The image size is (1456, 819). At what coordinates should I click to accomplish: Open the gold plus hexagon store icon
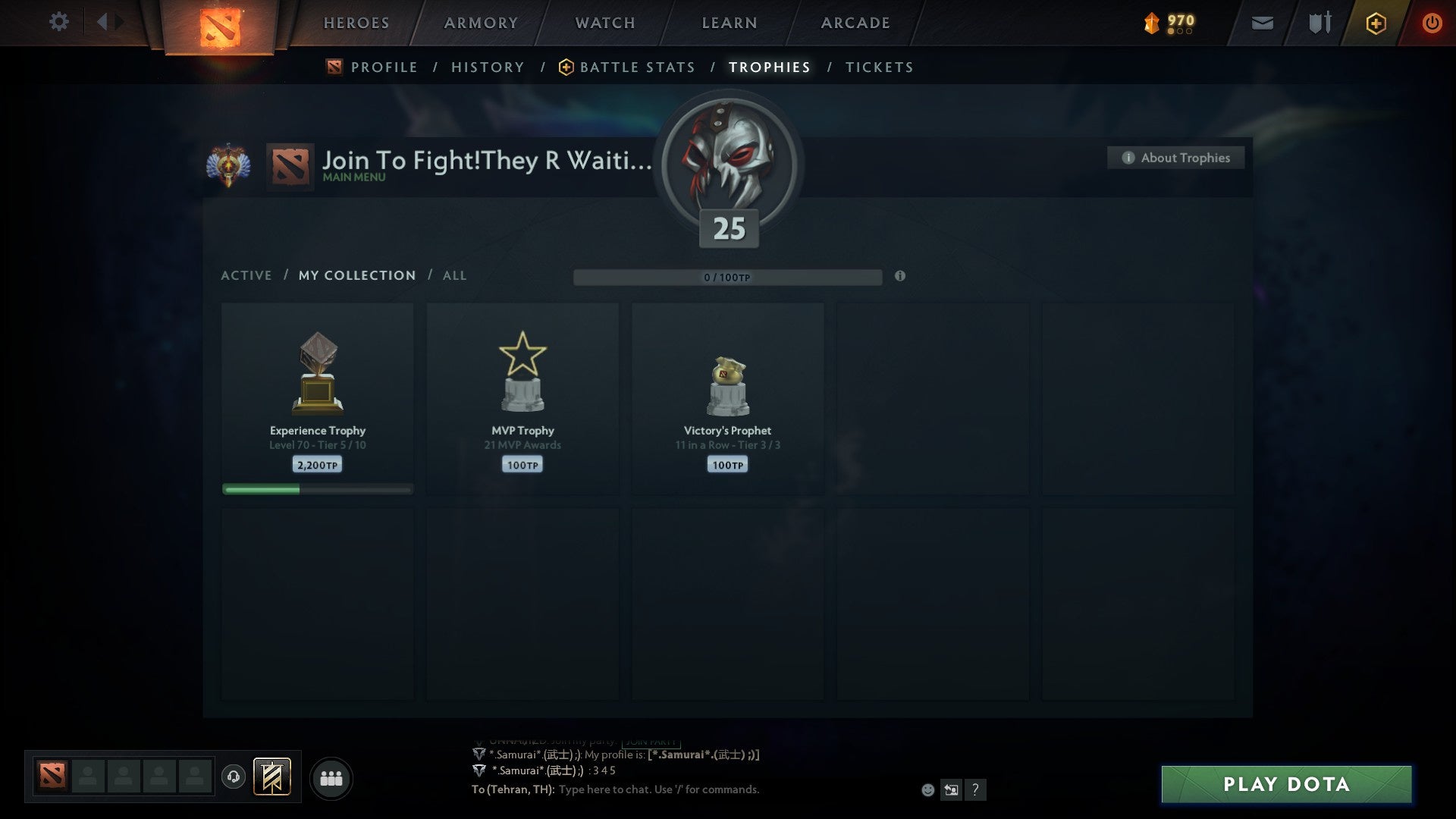[1375, 23]
